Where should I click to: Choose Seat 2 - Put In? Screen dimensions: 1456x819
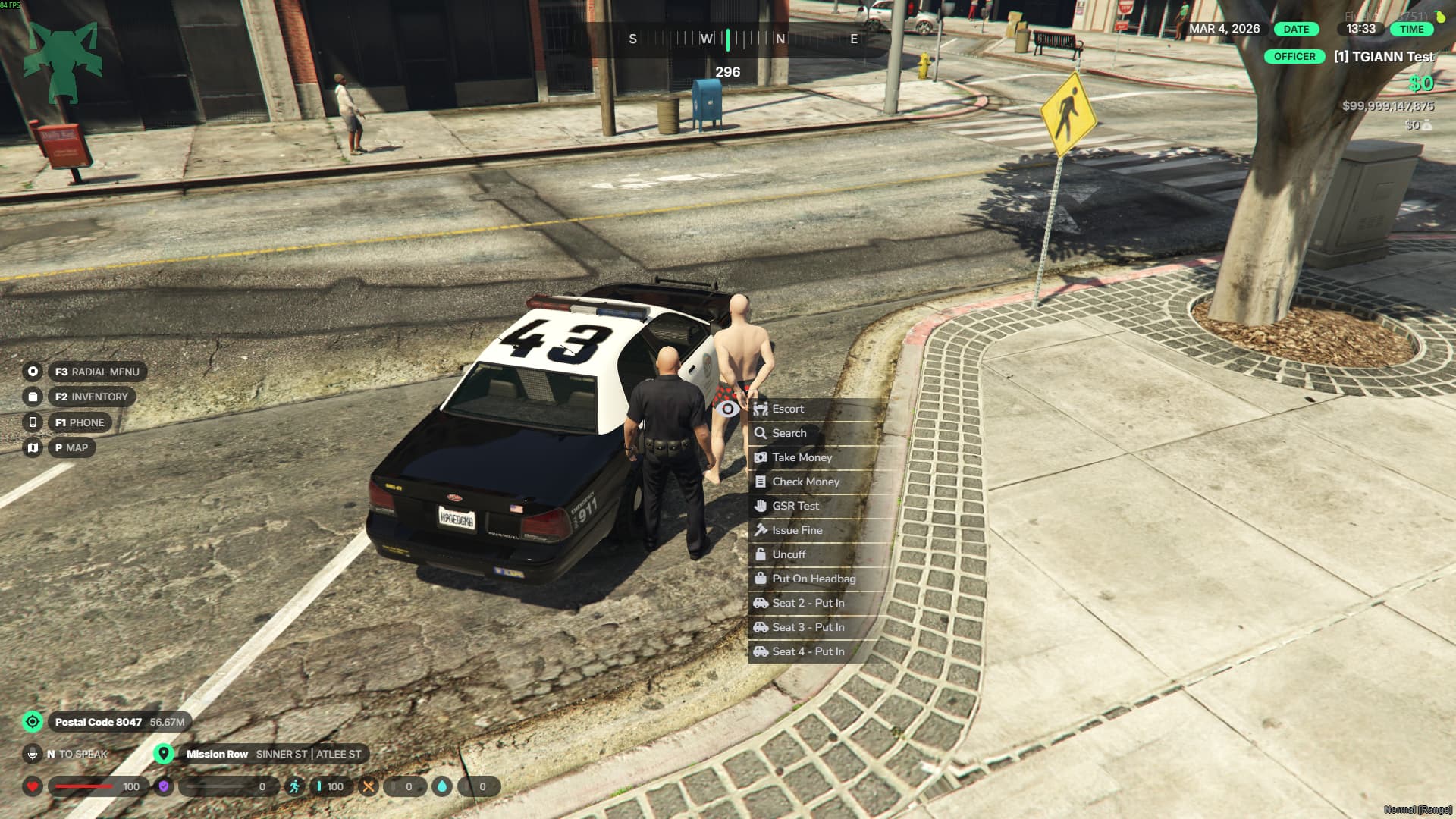coord(808,603)
